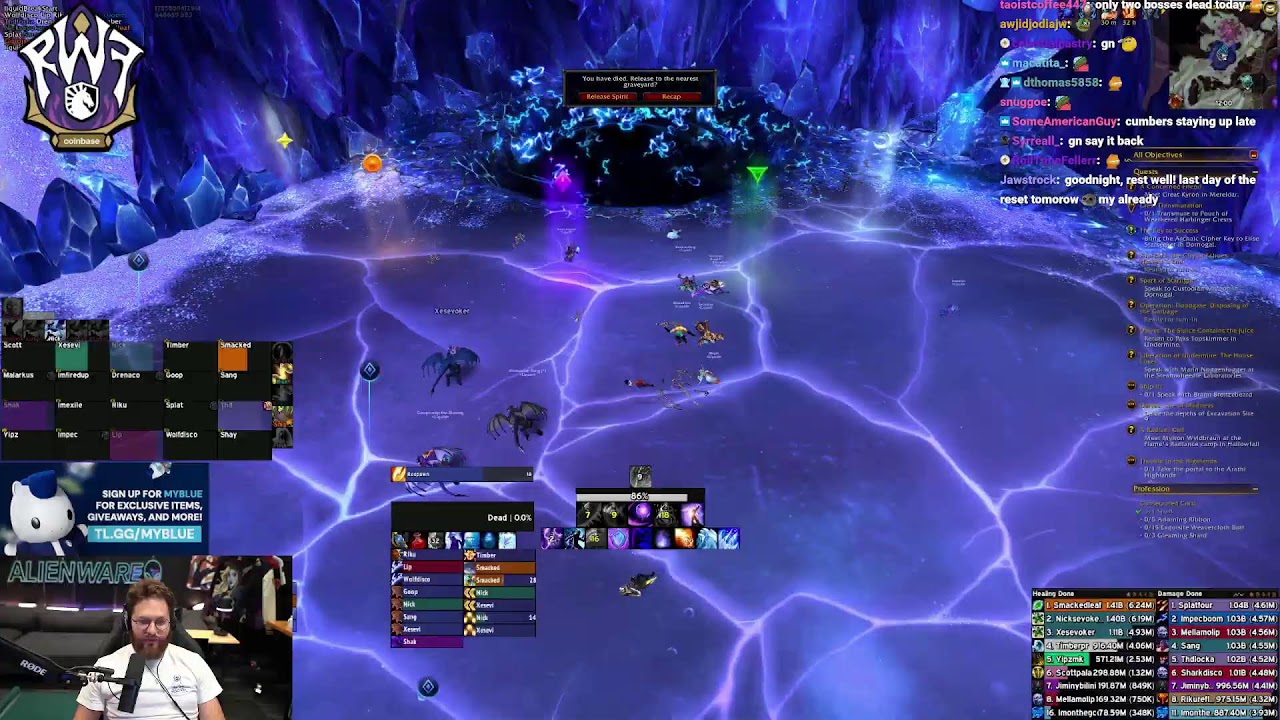1280x720 pixels.
Task: Use the purple shield ability icon
Action: click(x=618, y=539)
